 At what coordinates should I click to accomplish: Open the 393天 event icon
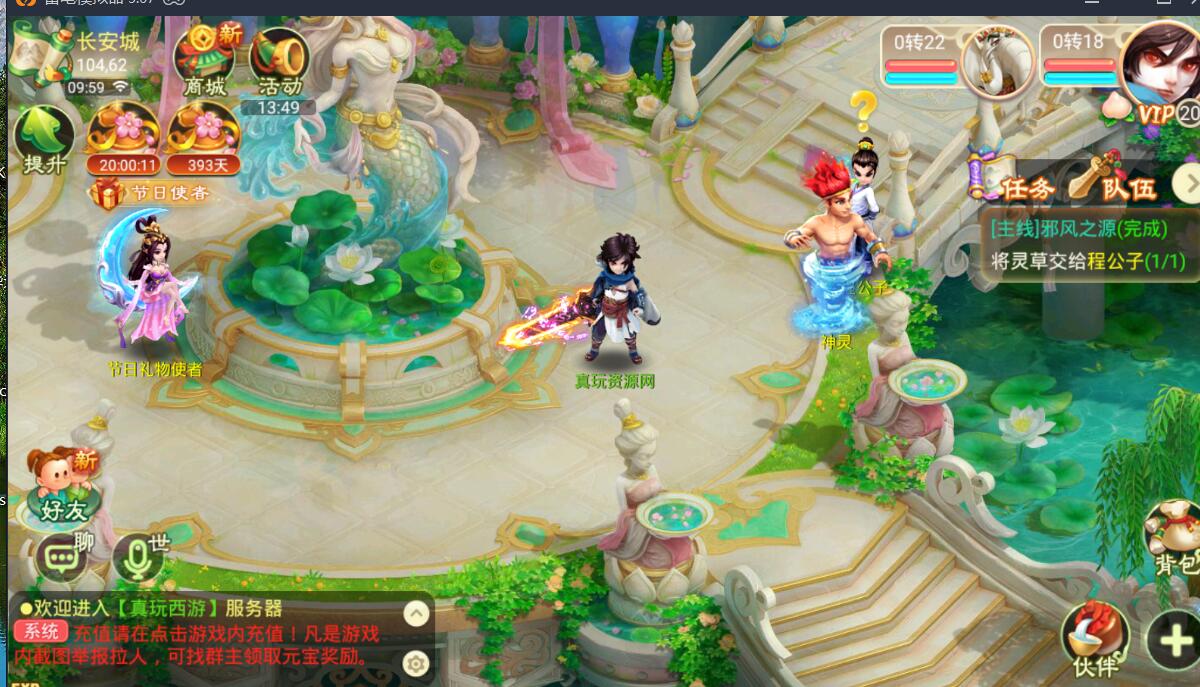coord(202,136)
